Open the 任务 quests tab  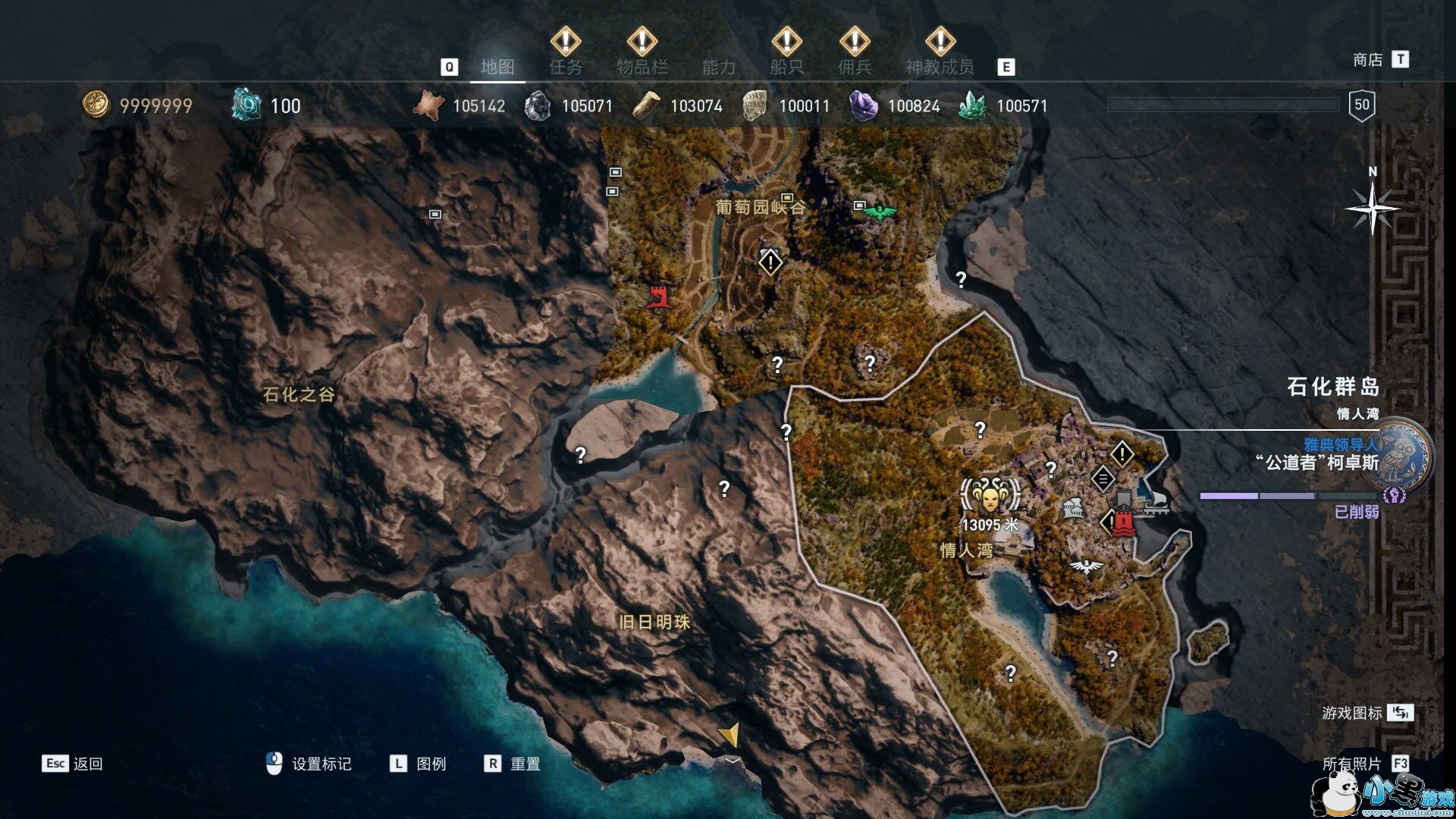[x=566, y=67]
